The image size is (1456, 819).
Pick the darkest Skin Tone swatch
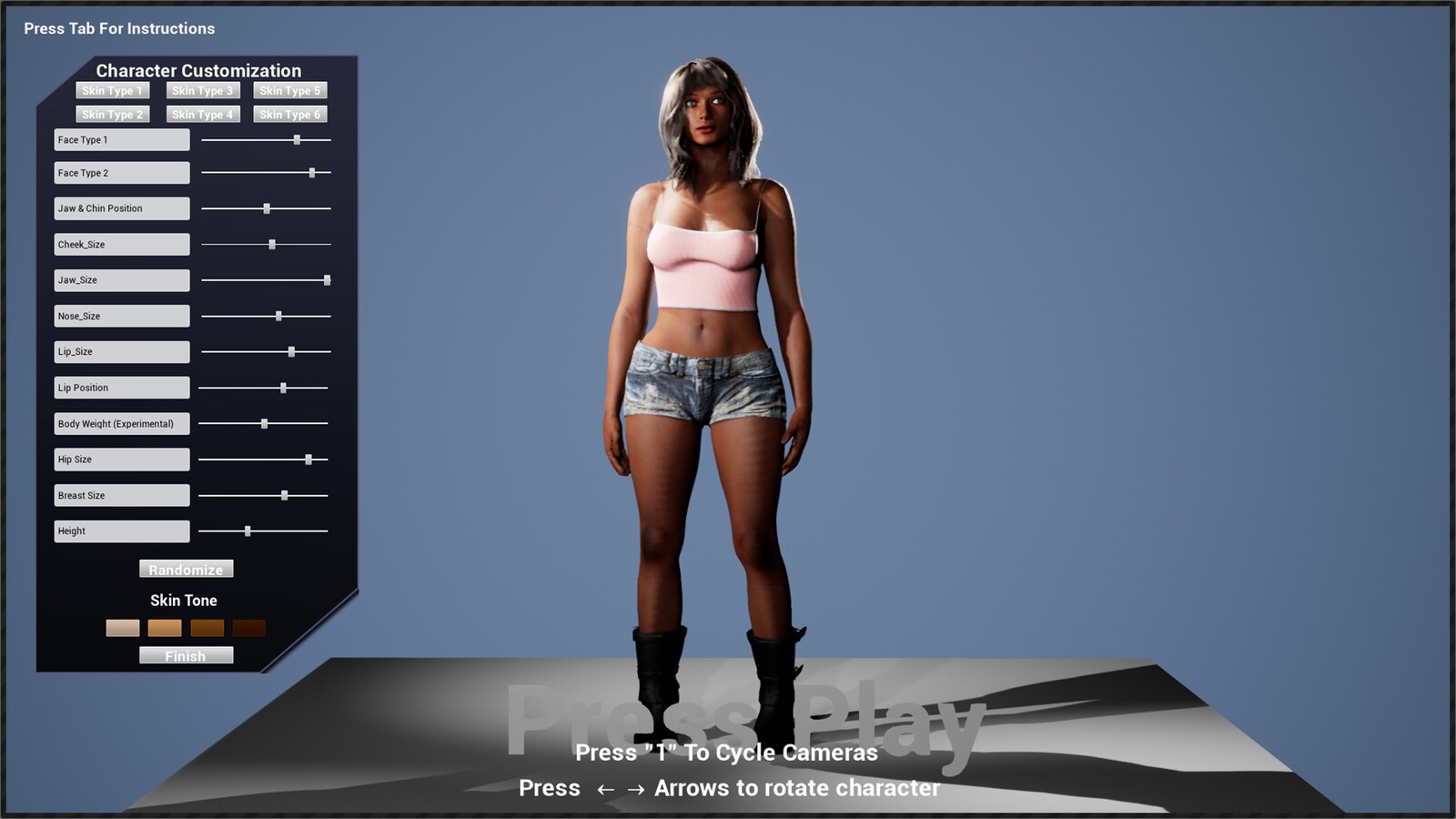250,628
